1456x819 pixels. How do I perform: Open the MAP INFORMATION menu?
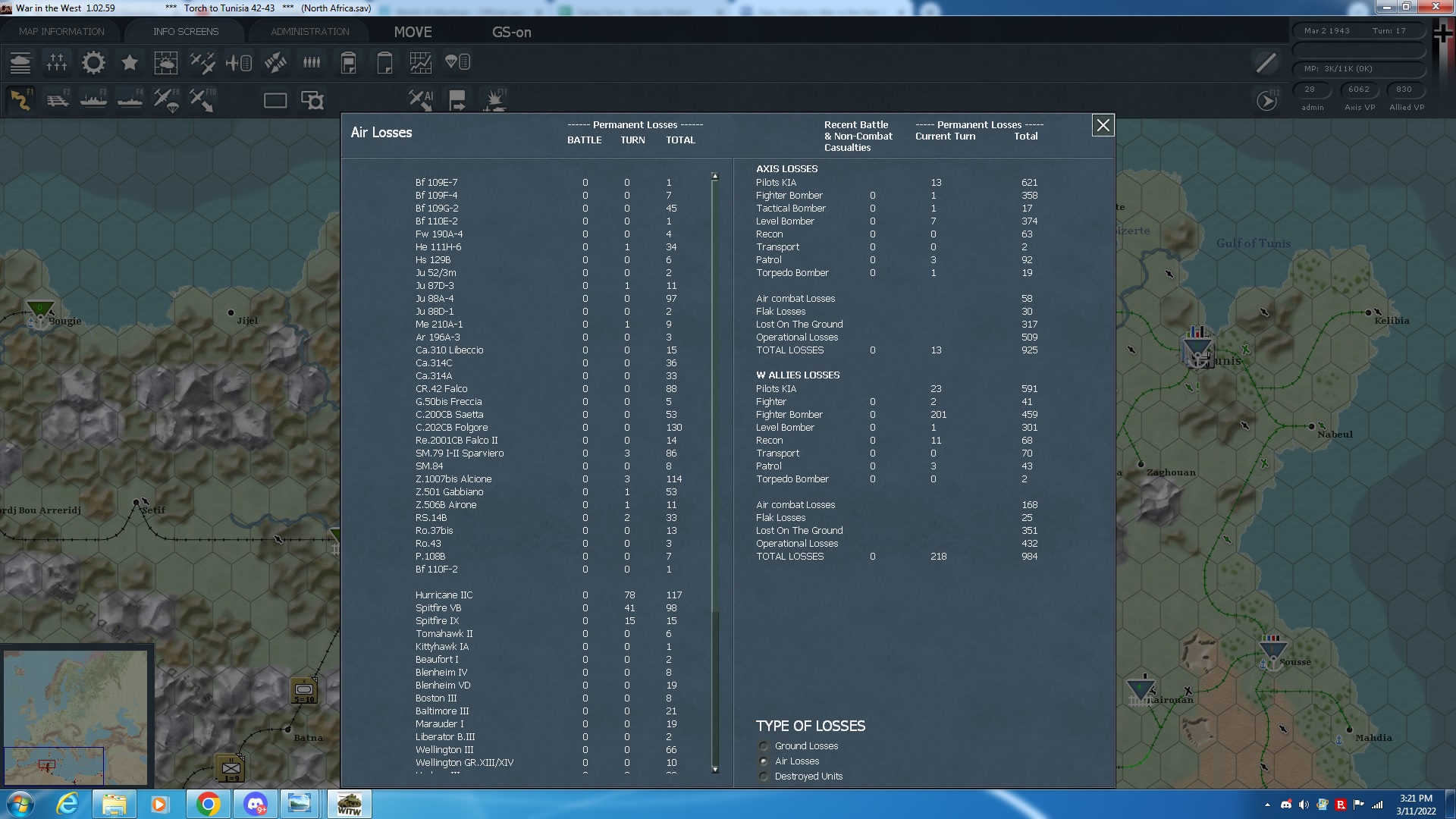[x=60, y=31]
